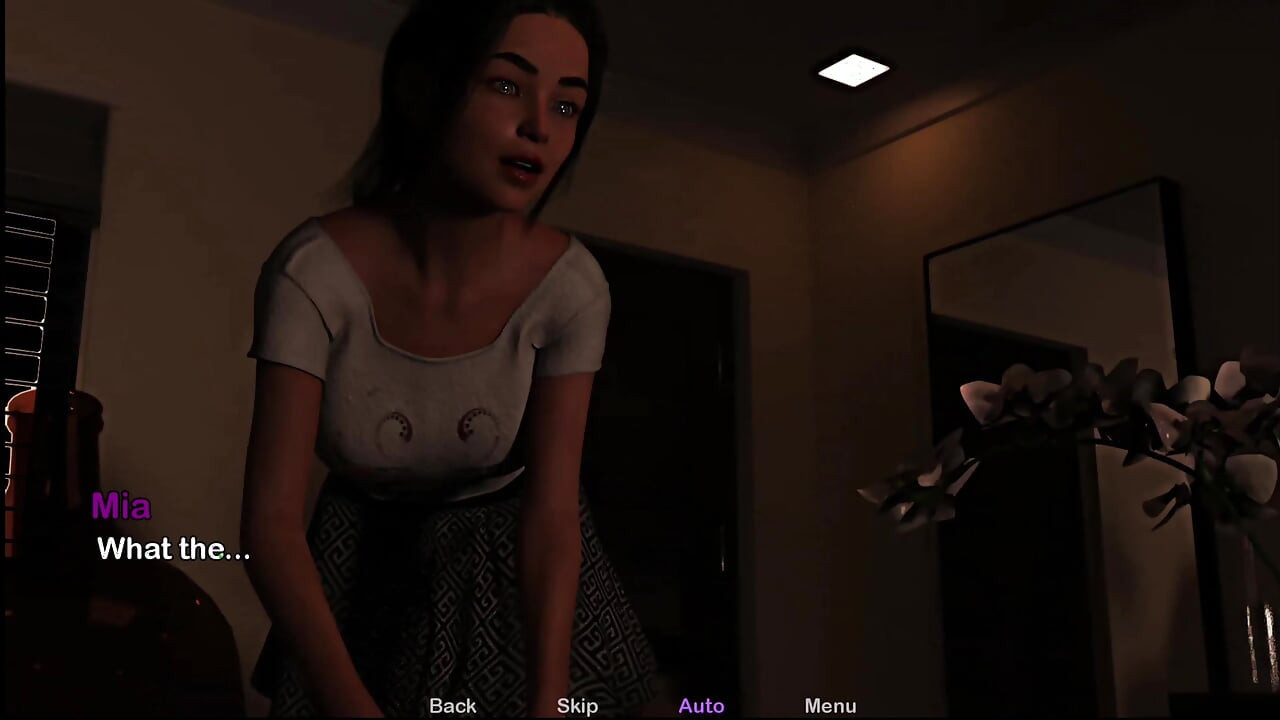
Task: Click the ceiling light fixture
Action: [855, 68]
